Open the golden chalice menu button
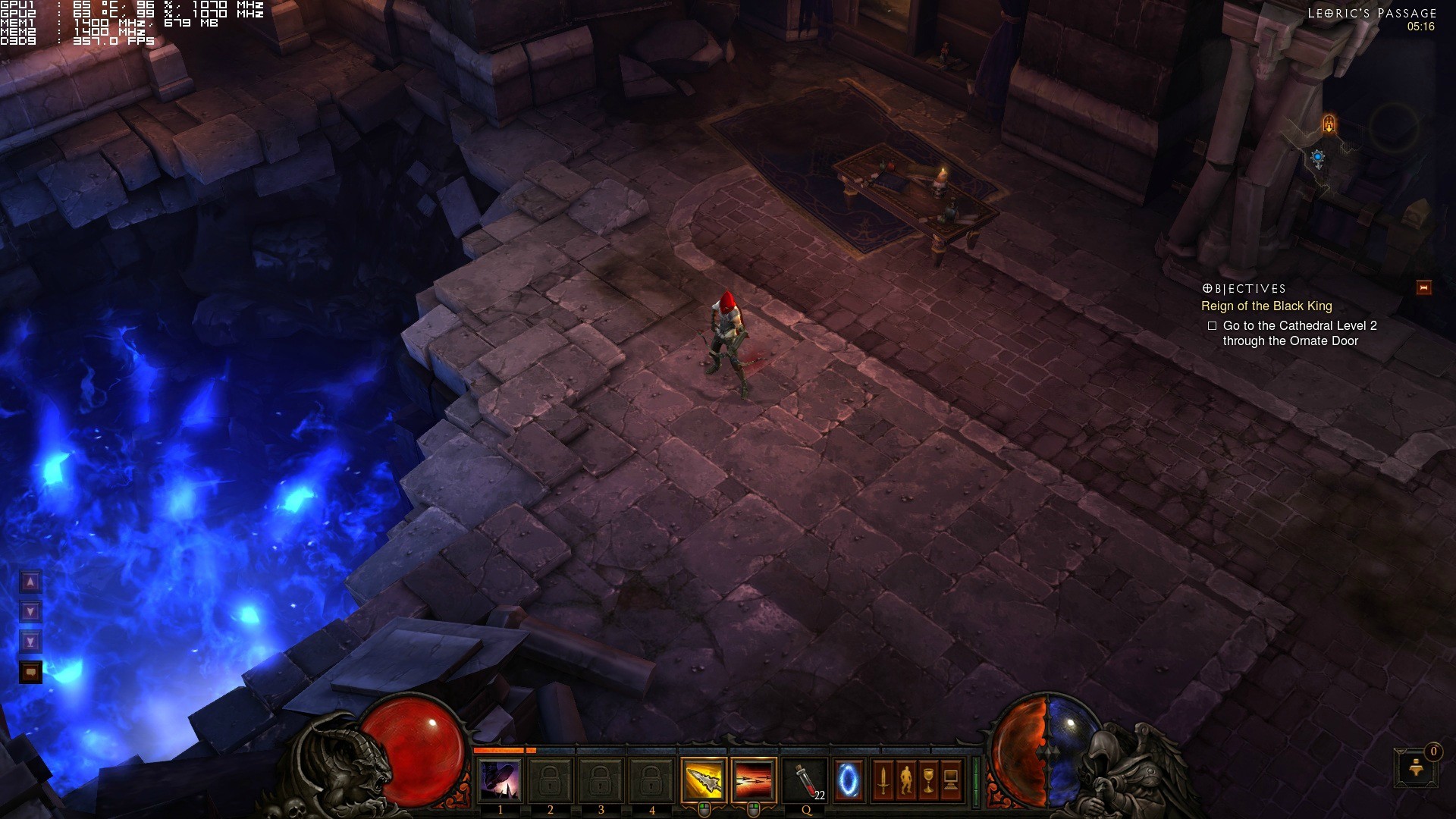 click(x=929, y=780)
